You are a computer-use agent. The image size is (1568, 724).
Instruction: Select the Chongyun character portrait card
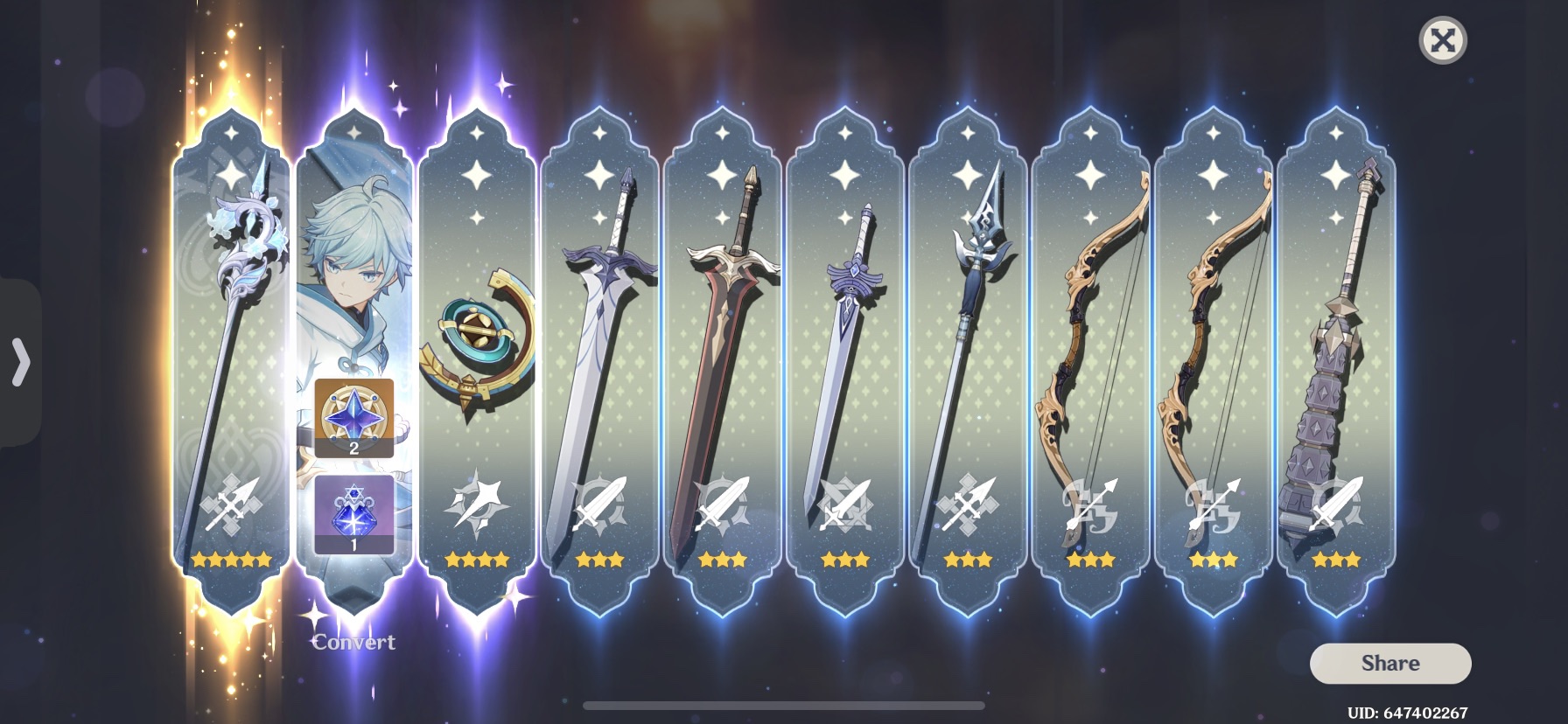click(x=354, y=262)
